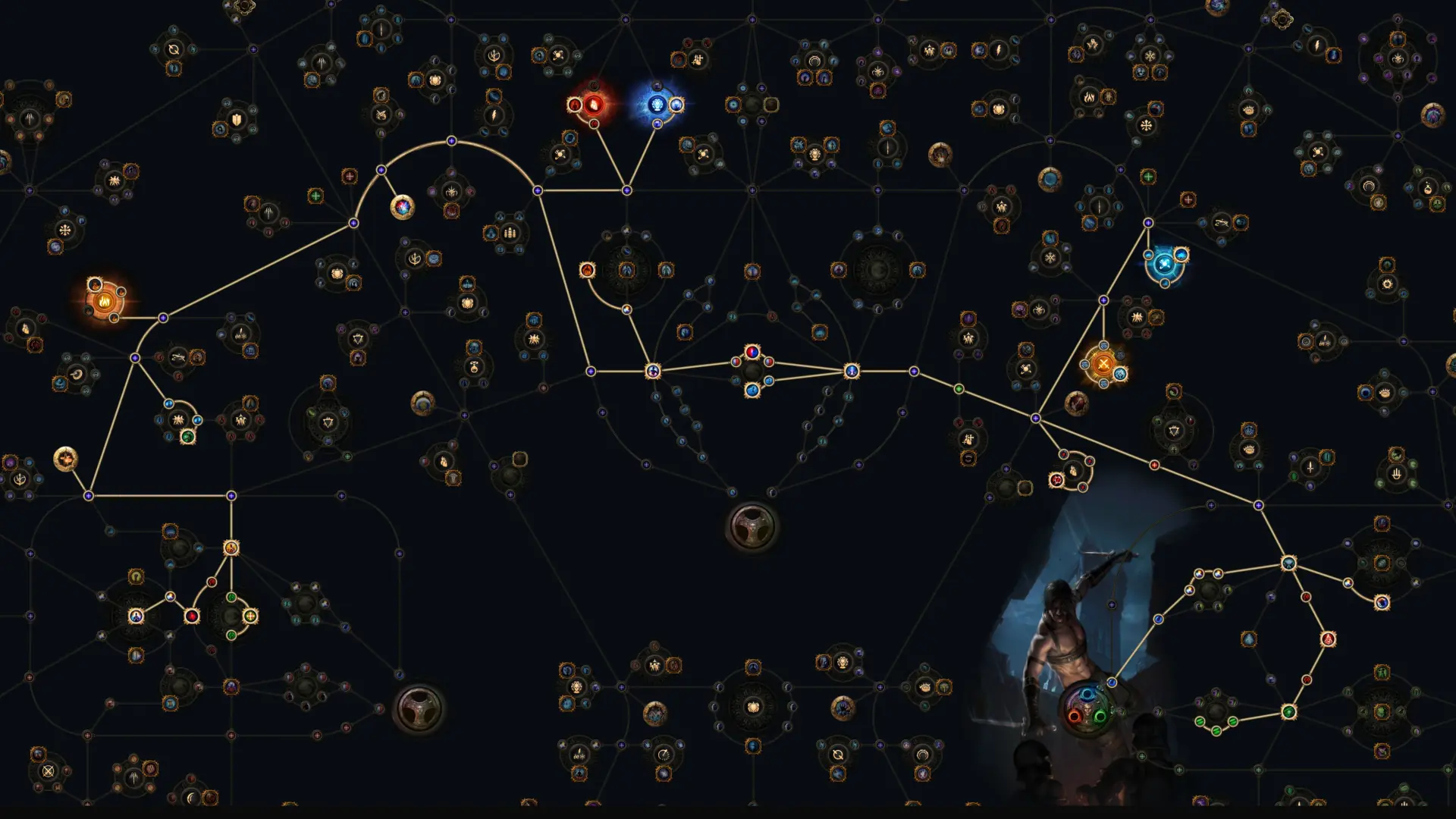Select the spiked burst node near the swords cluster
1456x819 pixels.
coord(1137,317)
